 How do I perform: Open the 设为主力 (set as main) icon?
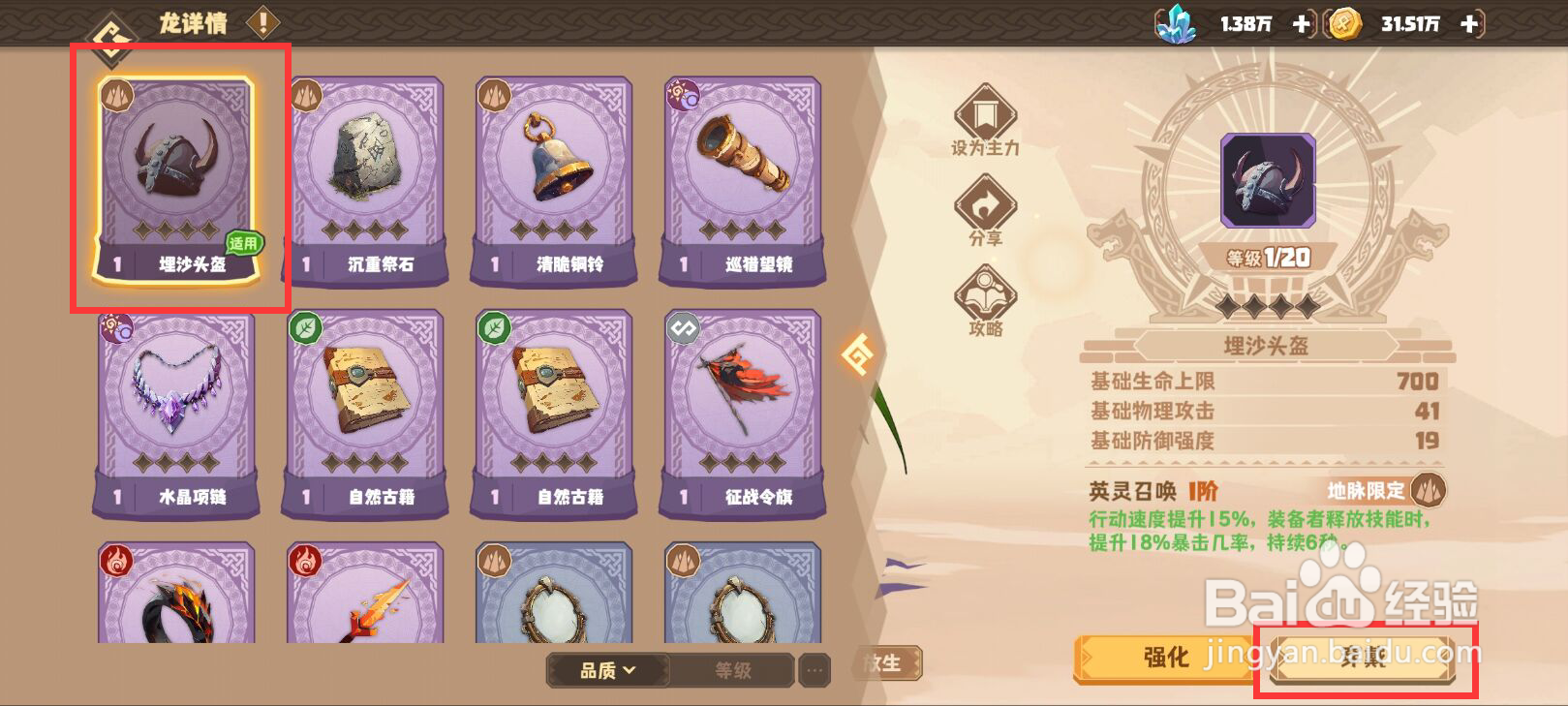984,116
